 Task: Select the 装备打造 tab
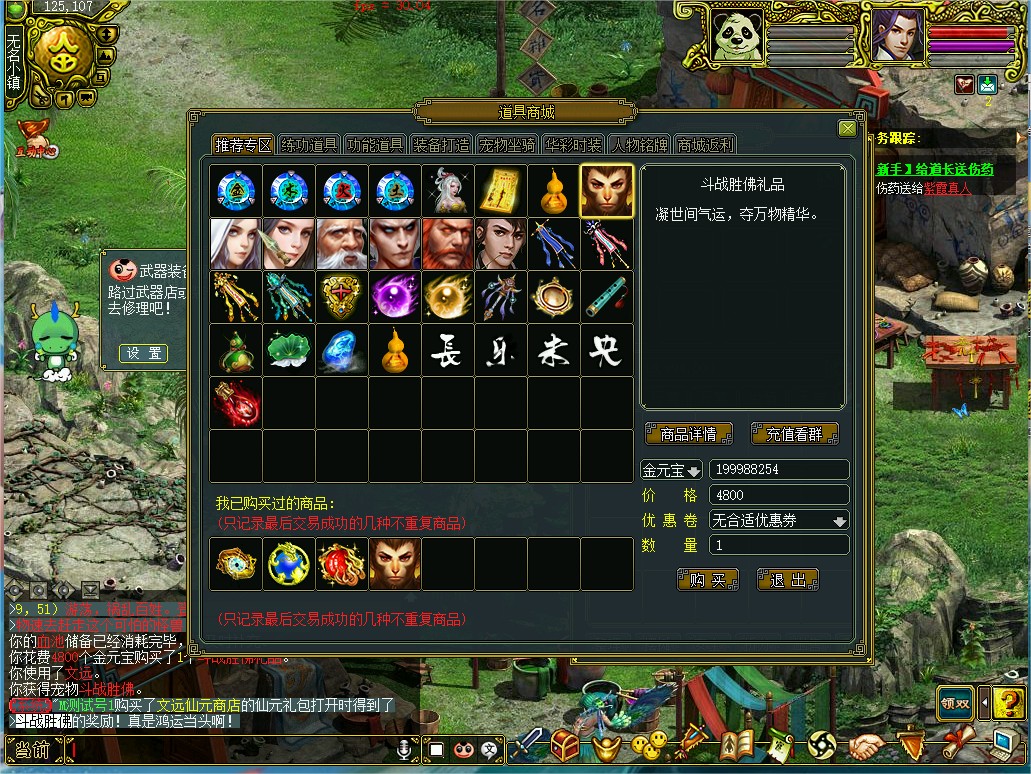(441, 145)
